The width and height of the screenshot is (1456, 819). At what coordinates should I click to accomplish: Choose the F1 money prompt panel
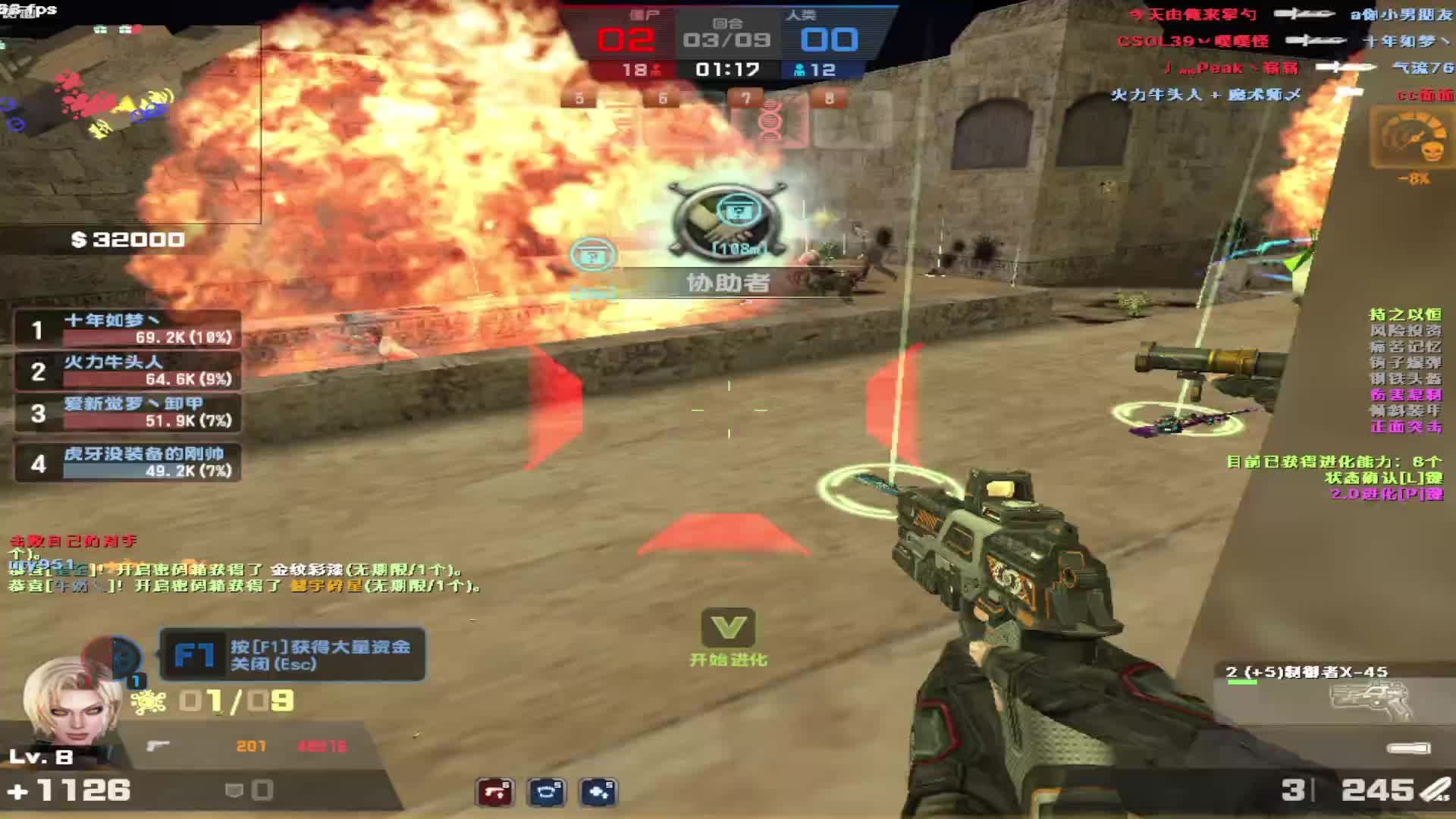click(x=292, y=654)
